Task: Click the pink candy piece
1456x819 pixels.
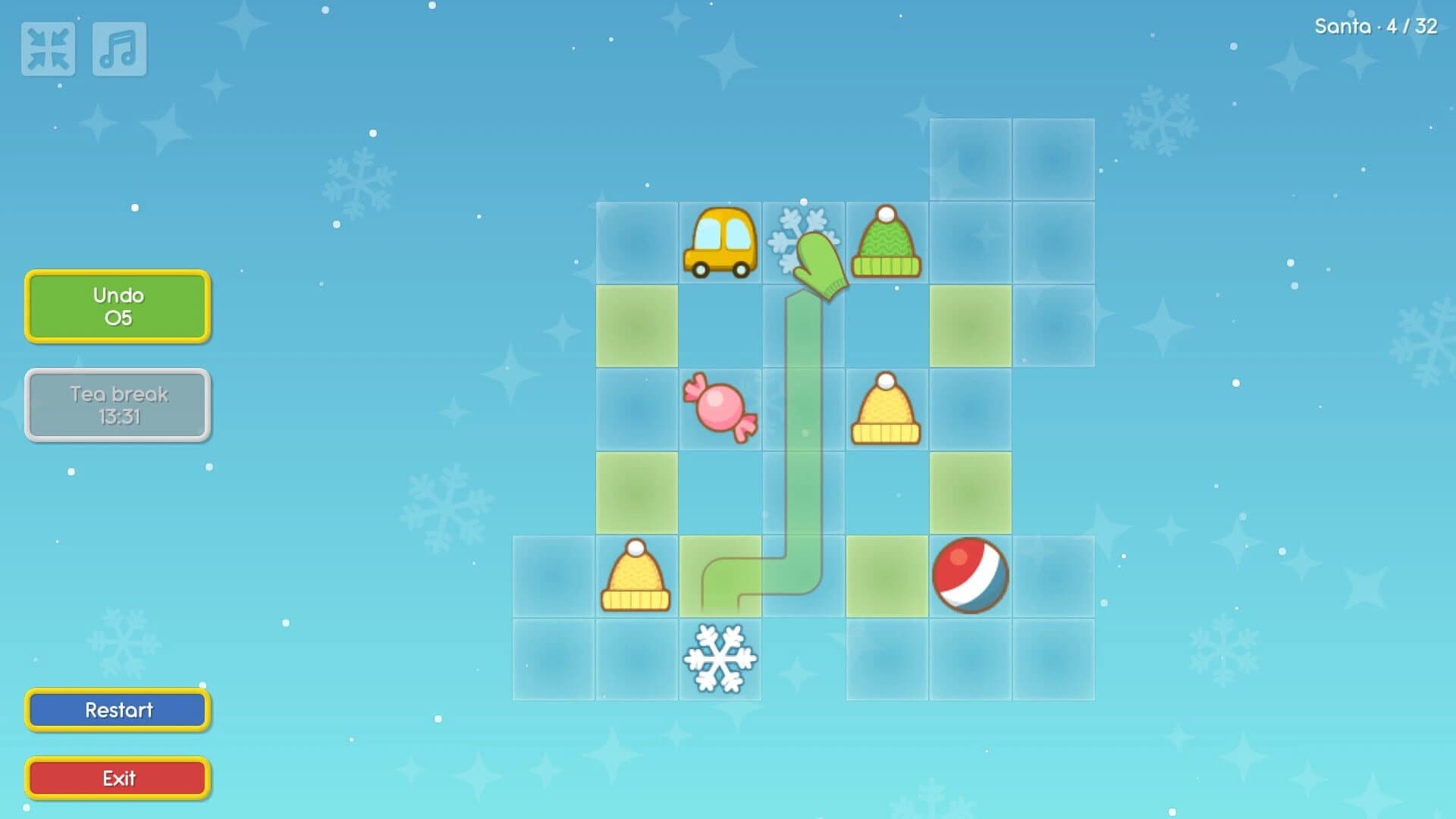Action: tap(722, 409)
